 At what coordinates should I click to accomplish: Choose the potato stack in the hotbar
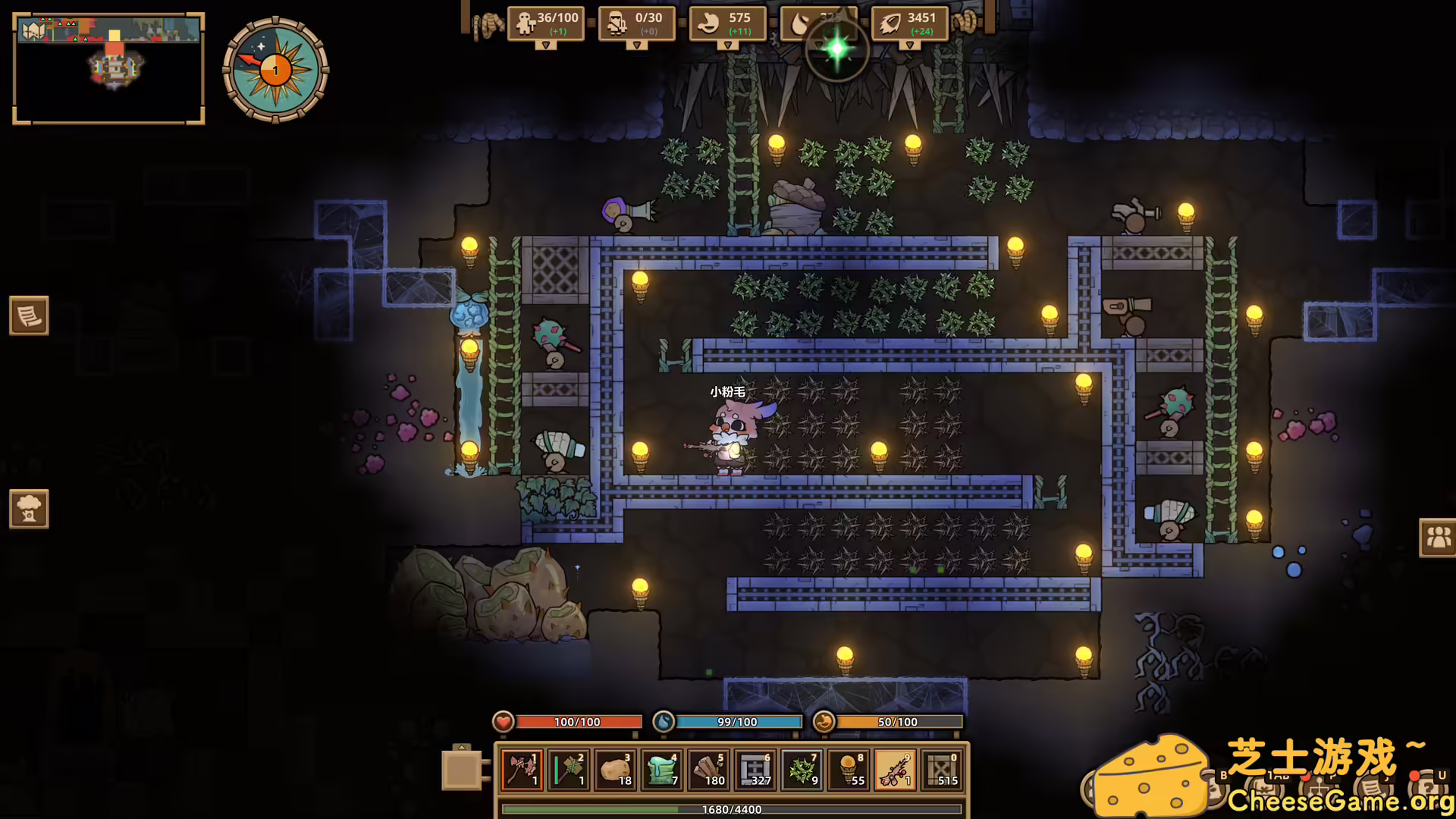pos(616,770)
